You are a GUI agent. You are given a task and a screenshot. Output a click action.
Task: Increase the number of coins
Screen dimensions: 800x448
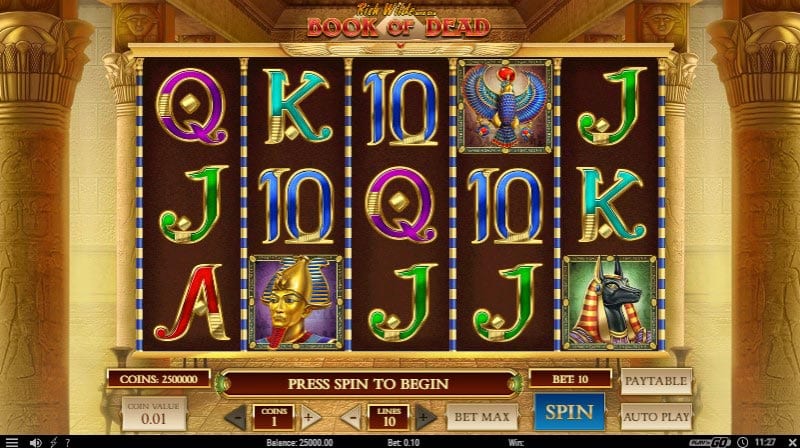(309, 416)
